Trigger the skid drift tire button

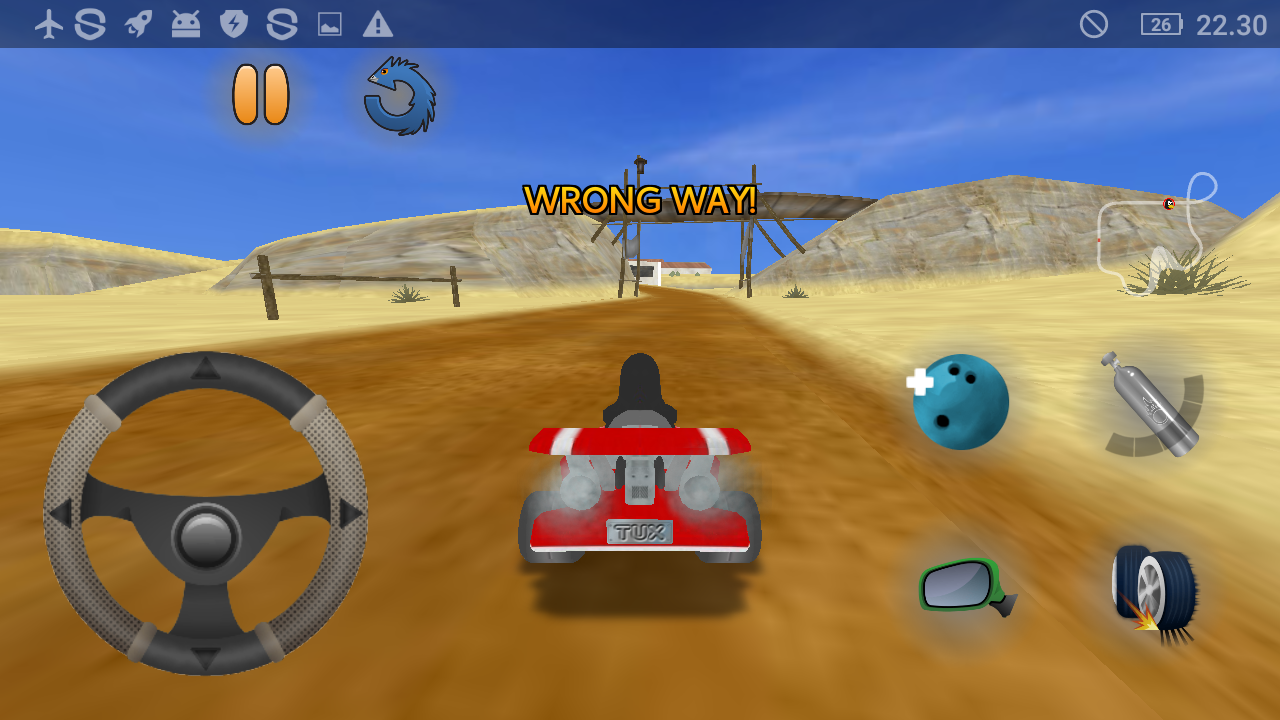1153,591
